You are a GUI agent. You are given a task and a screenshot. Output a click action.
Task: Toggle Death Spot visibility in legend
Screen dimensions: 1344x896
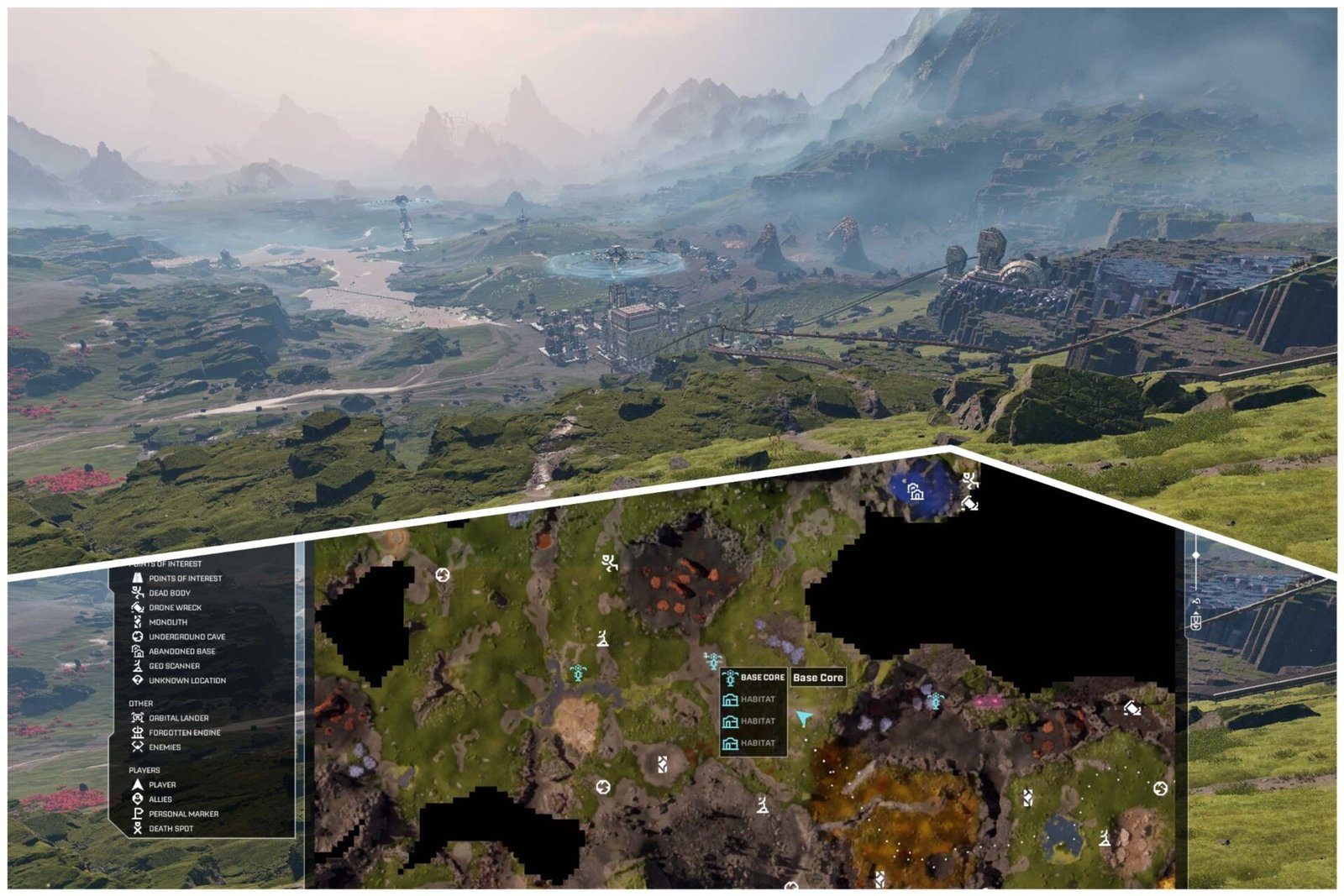tap(138, 828)
